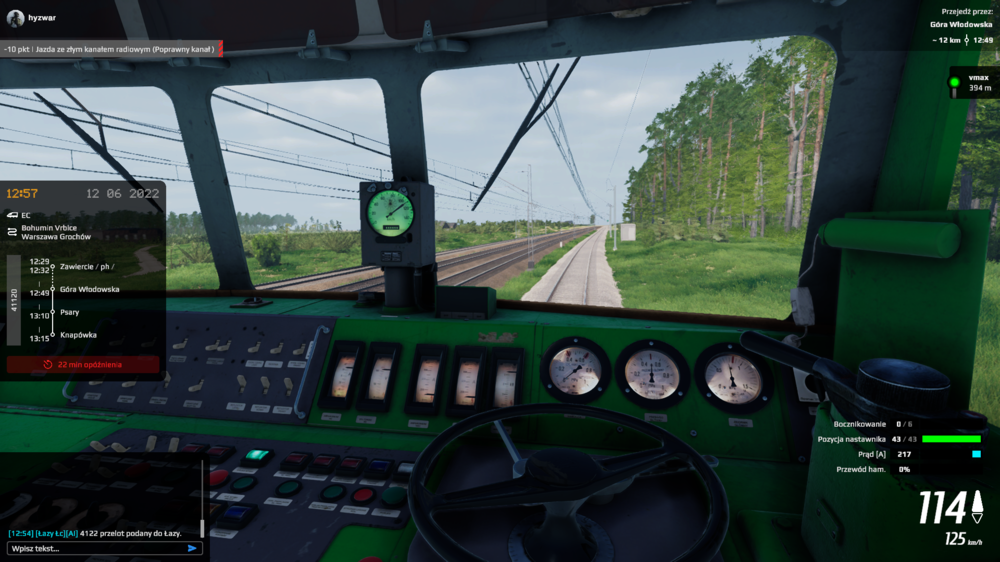The height and width of the screenshot is (562, 1000).
Task: Click the chat log scrollbar
Action: coord(203,526)
